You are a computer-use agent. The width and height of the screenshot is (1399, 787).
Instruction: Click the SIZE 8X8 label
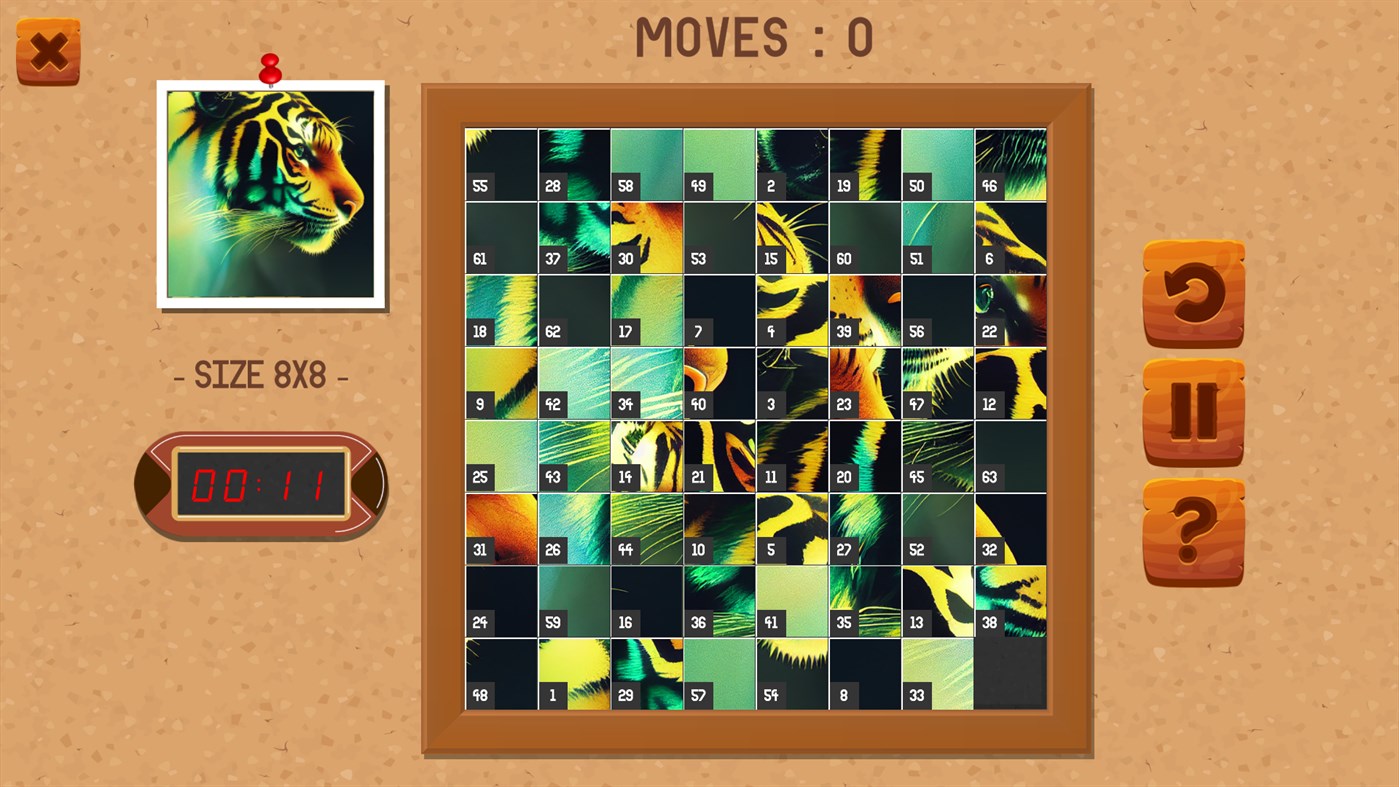click(x=262, y=376)
